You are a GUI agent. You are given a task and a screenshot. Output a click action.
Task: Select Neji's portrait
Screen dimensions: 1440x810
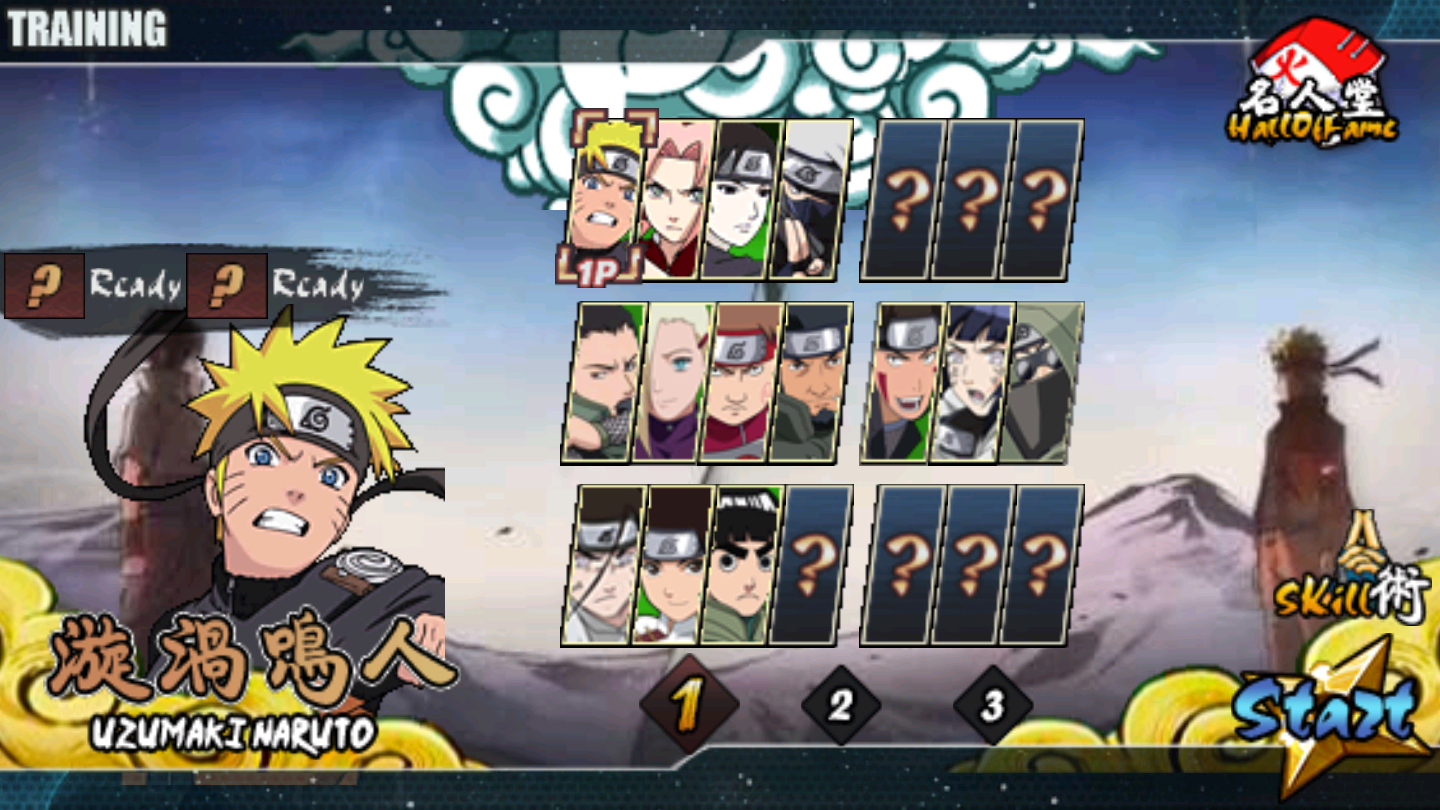click(604, 565)
